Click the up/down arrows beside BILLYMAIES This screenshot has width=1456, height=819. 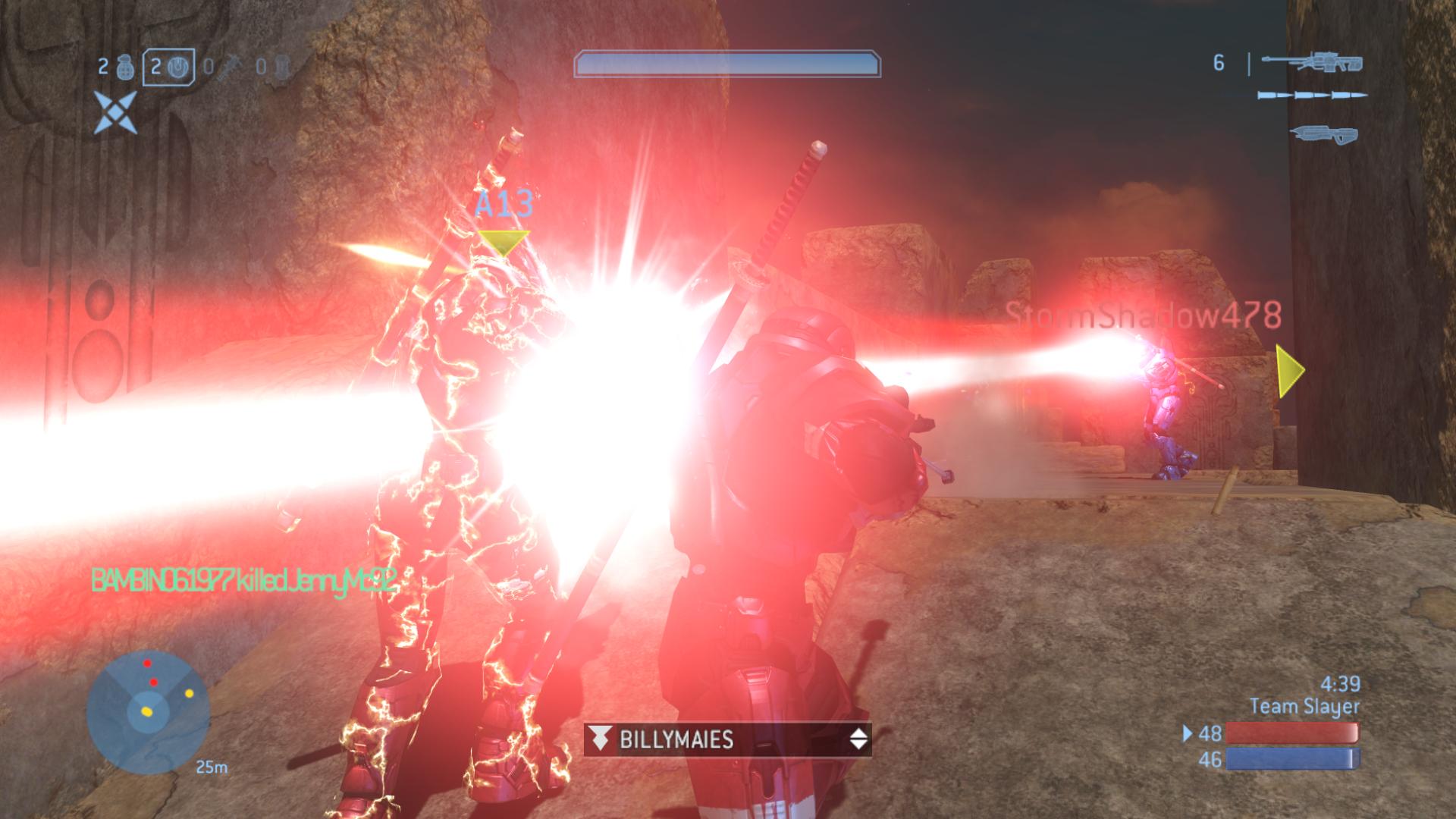pos(858,739)
